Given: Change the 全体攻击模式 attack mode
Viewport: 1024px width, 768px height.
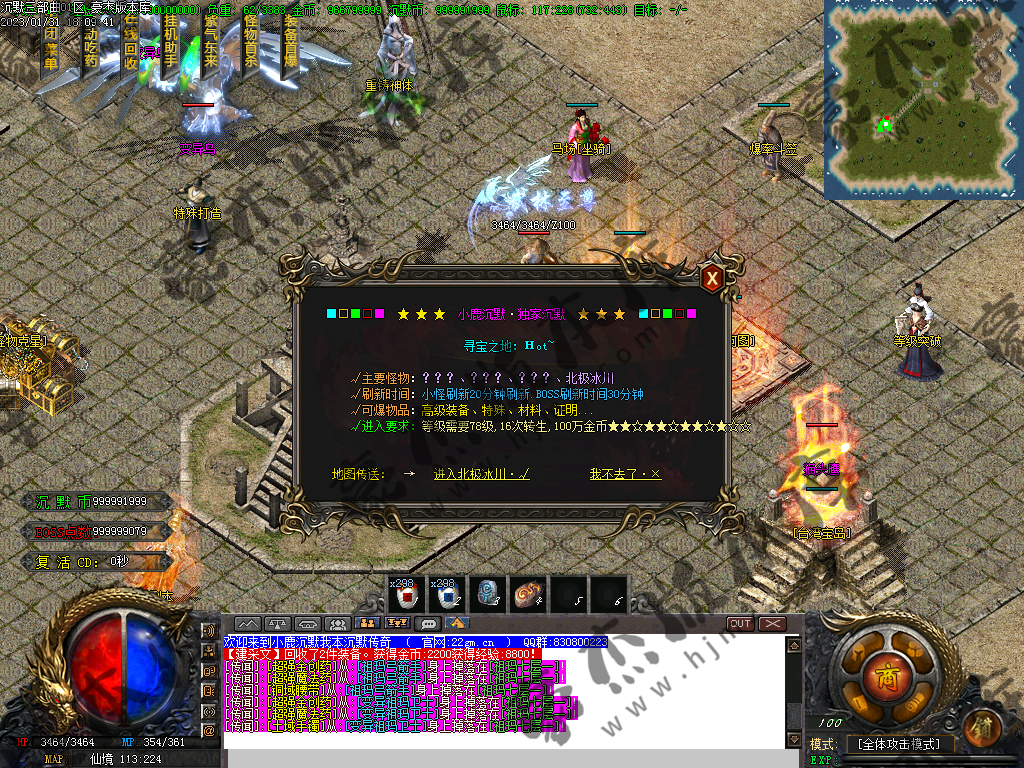Looking at the screenshot, I should click(900, 744).
